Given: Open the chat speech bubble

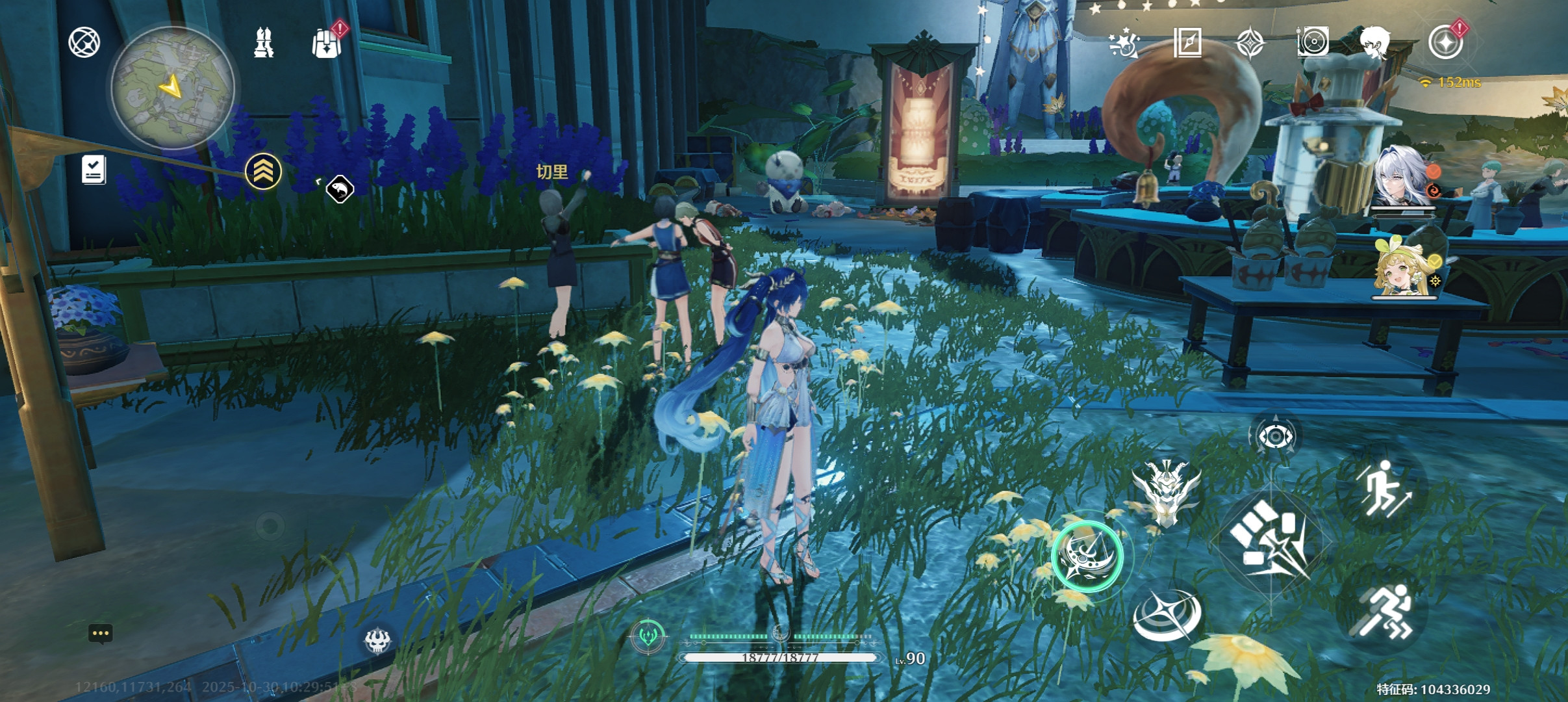Looking at the screenshot, I should click(101, 634).
